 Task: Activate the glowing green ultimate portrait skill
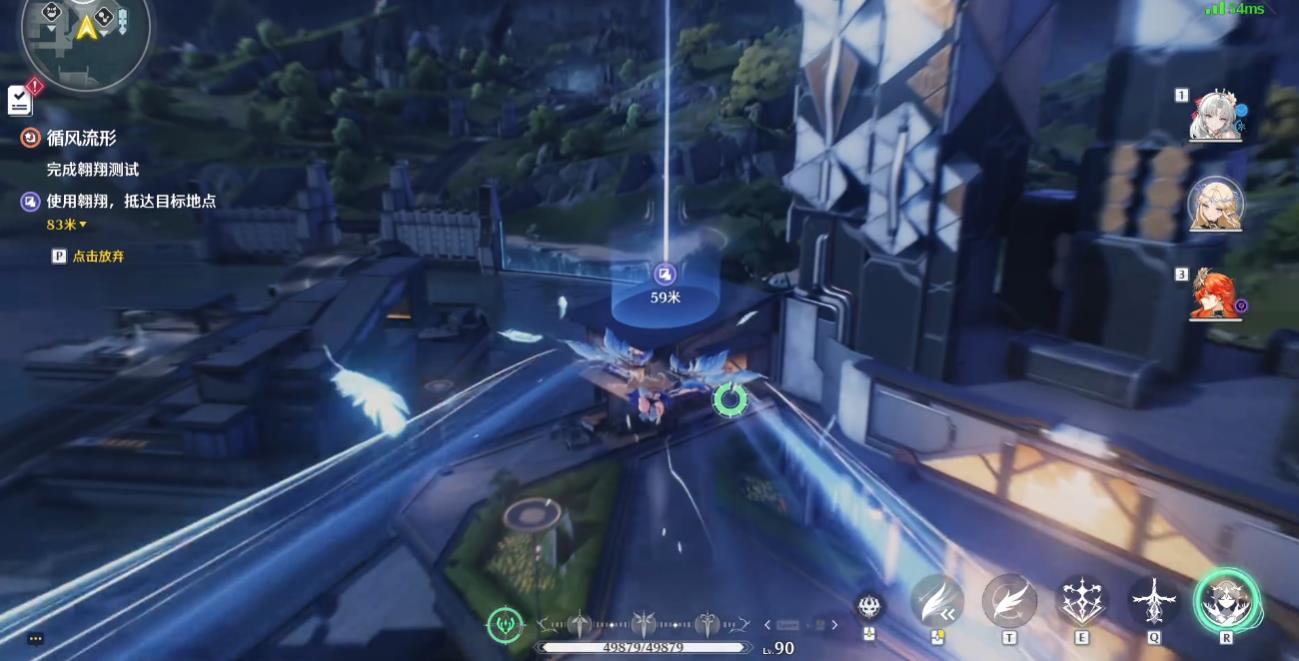coord(1226,601)
